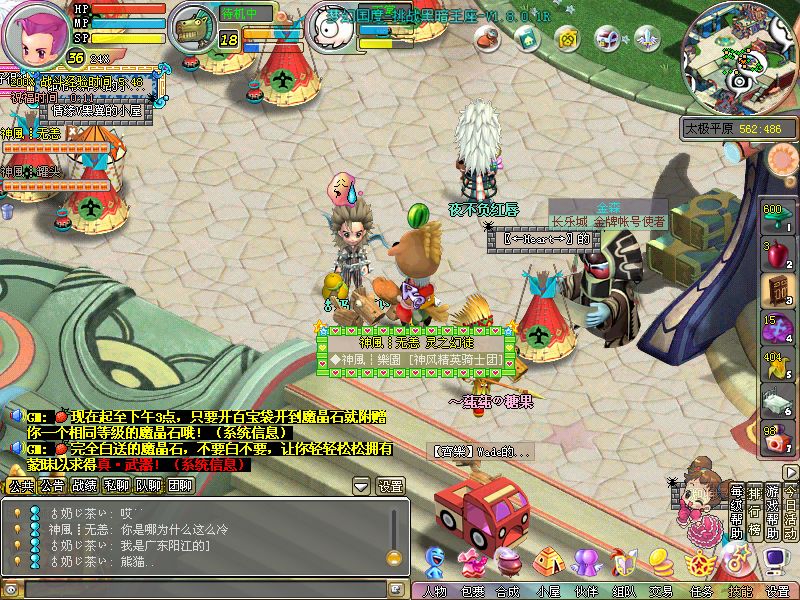Click the chat 设置 button
The width and height of the screenshot is (800, 600).
390,486
